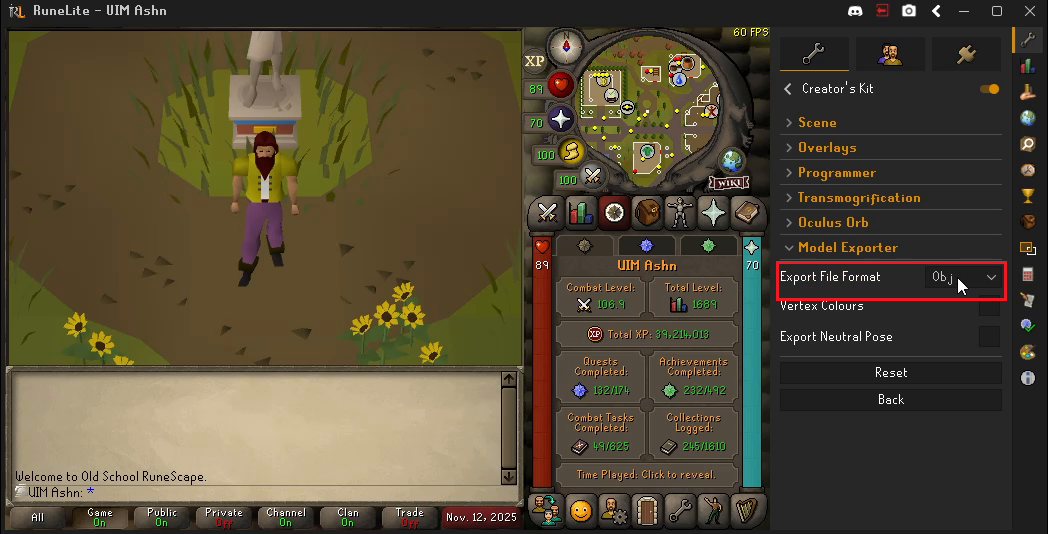Viewport: 1048px width, 534px height.
Task: Select the Public chat filter tab
Action: coord(161,517)
